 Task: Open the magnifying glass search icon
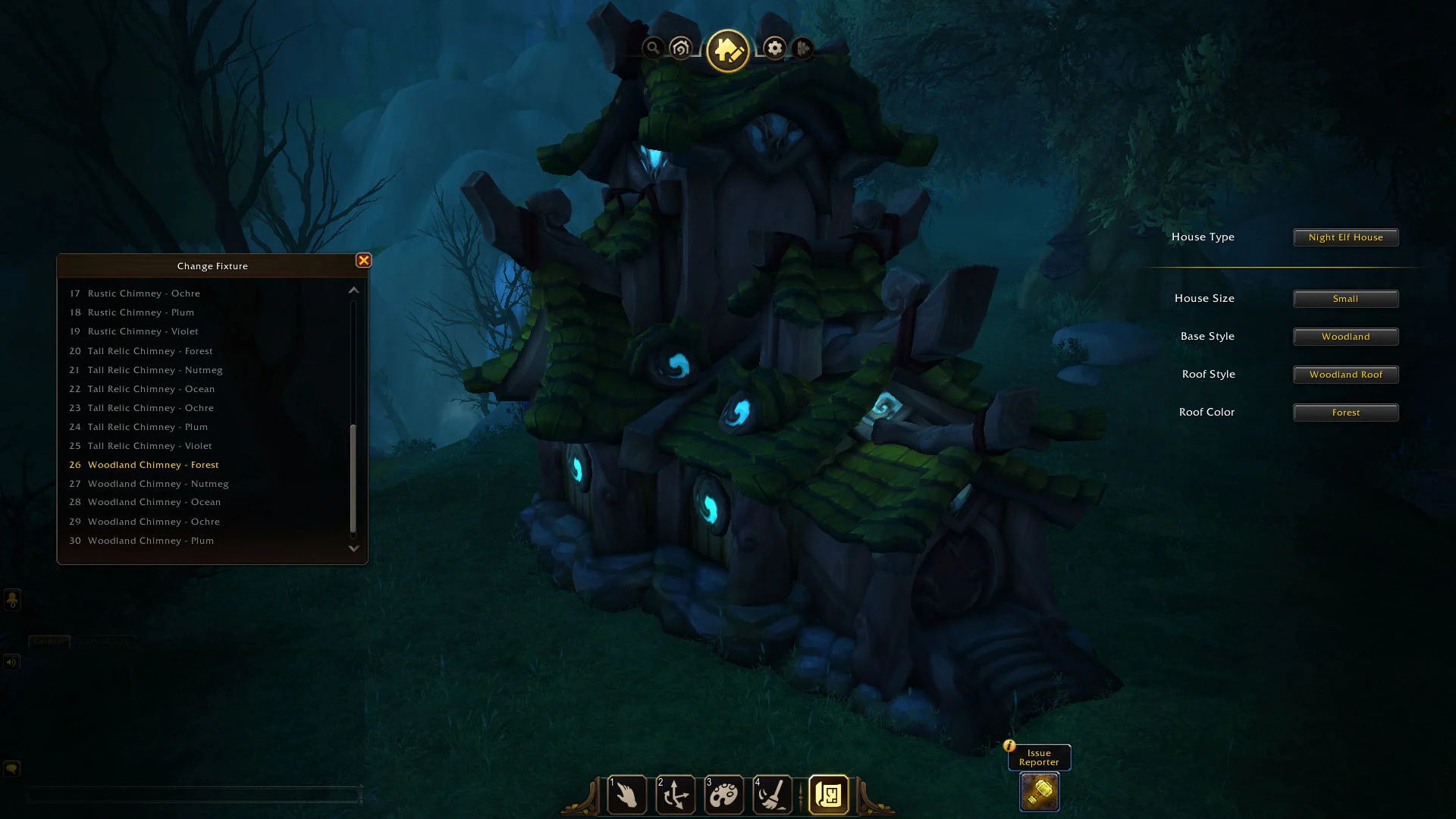pyautogui.click(x=652, y=49)
